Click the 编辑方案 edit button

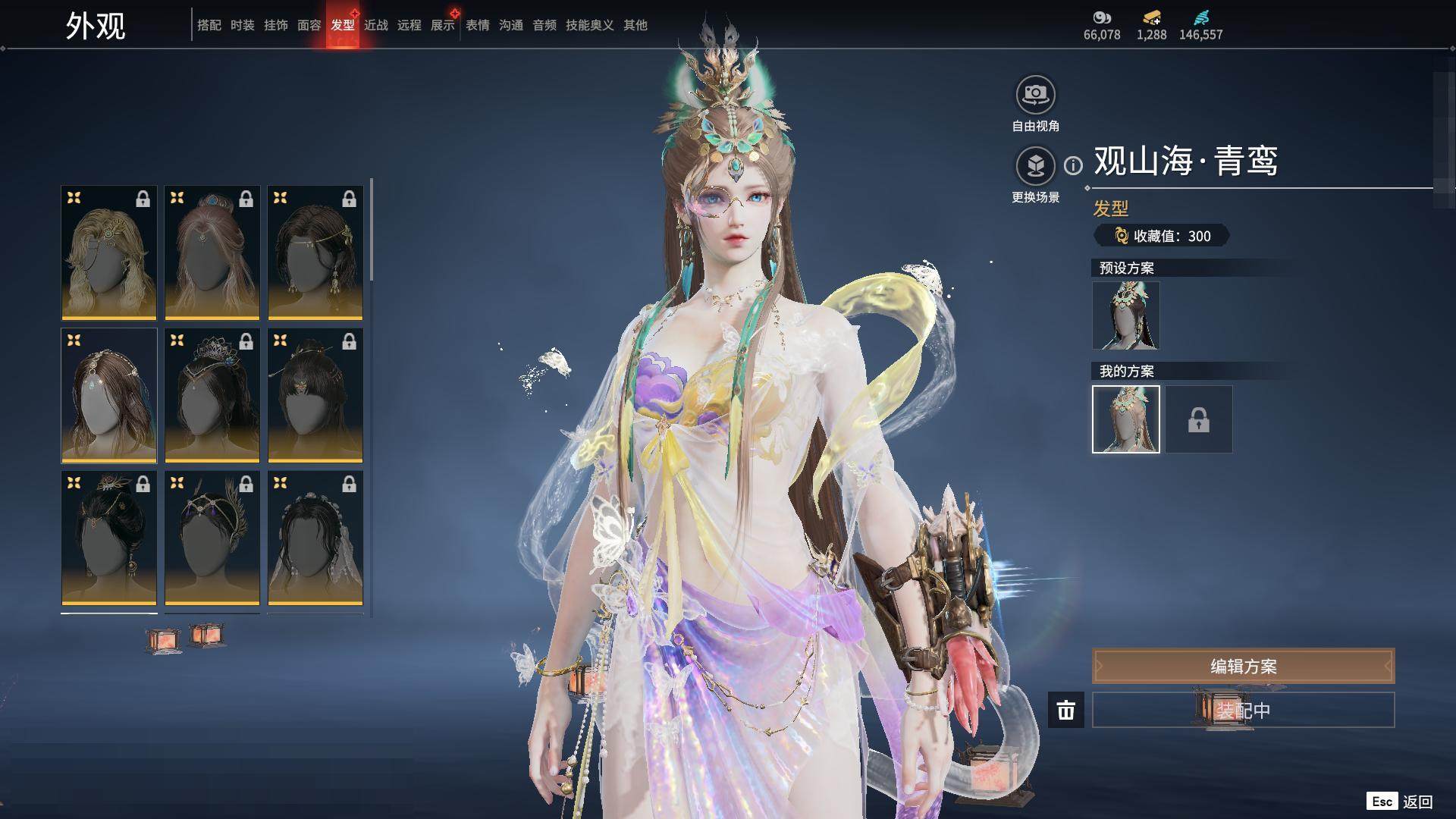tap(1243, 666)
